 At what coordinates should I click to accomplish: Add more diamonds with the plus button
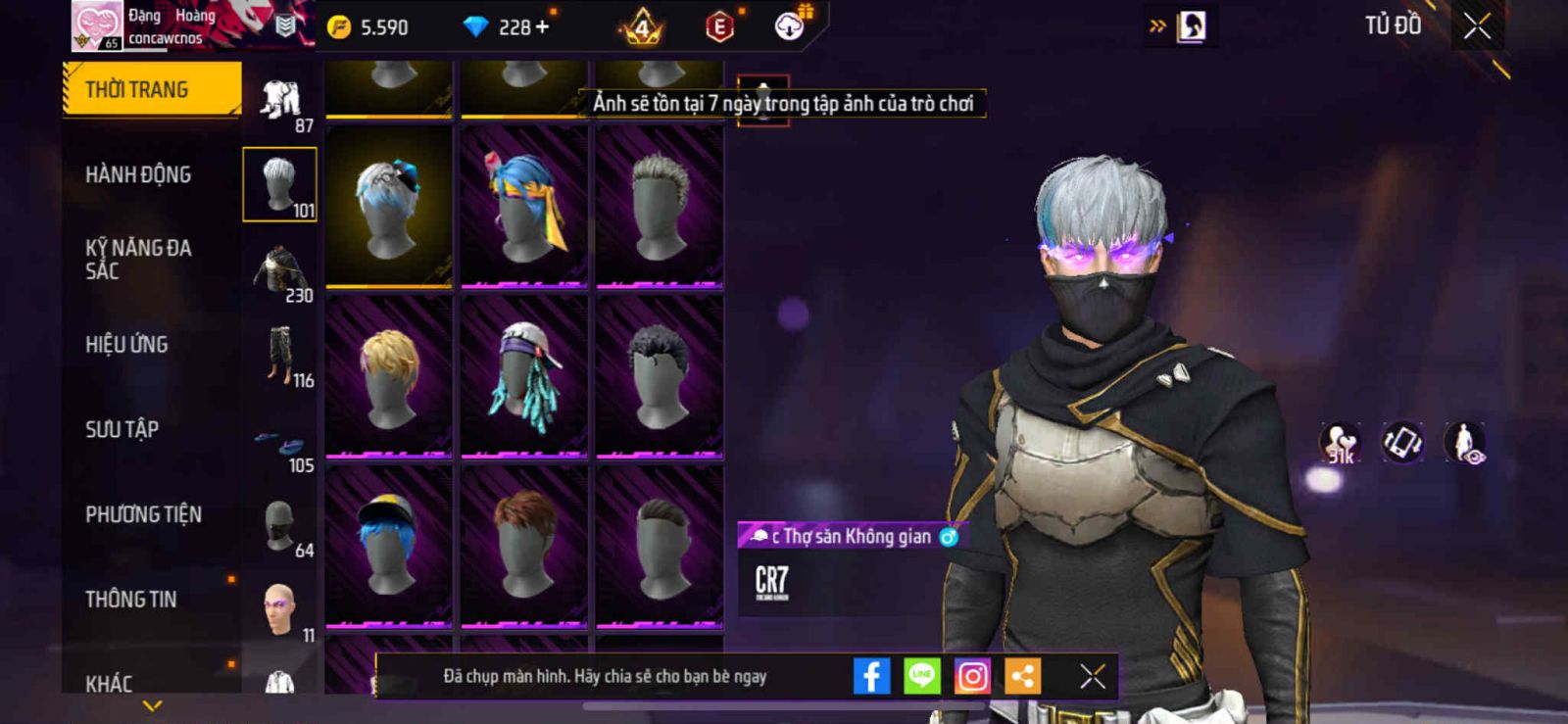coord(542,27)
